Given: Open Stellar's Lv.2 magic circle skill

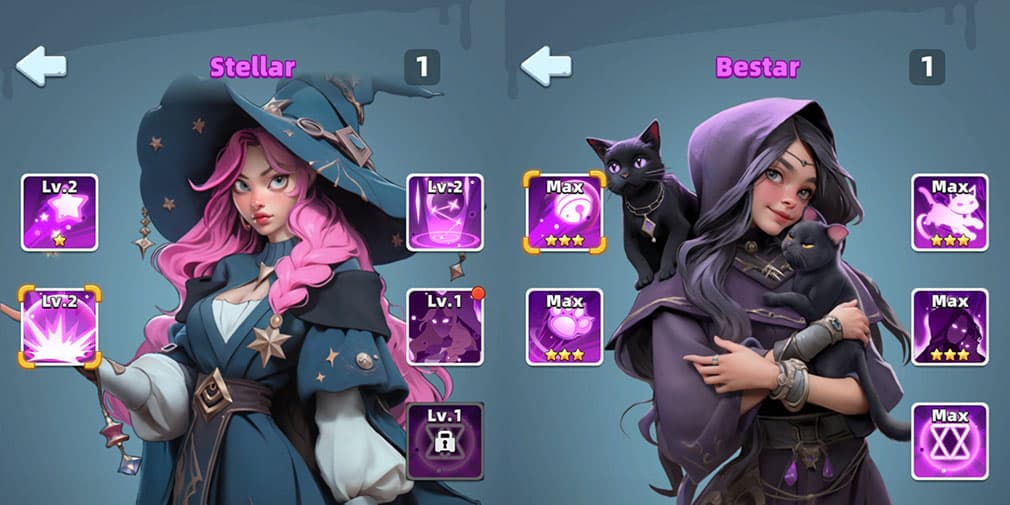Looking at the screenshot, I should point(445,212).
